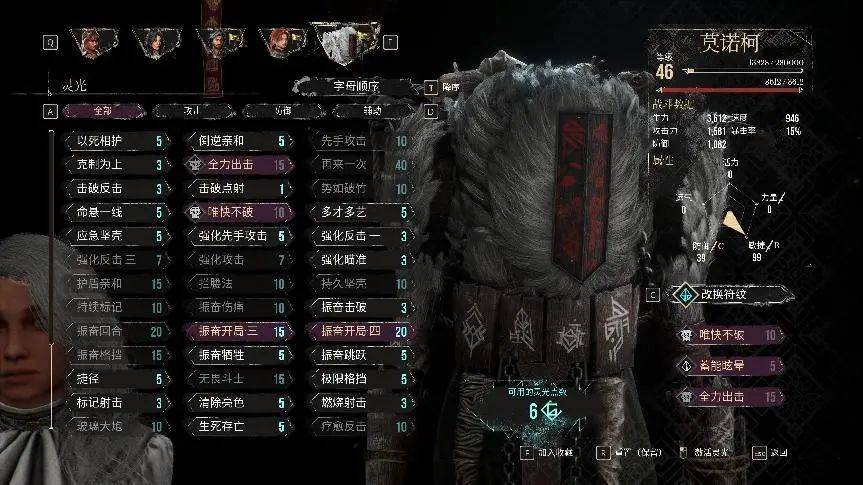Choose the 全力出击 skill in the list

tap(236, 165)
